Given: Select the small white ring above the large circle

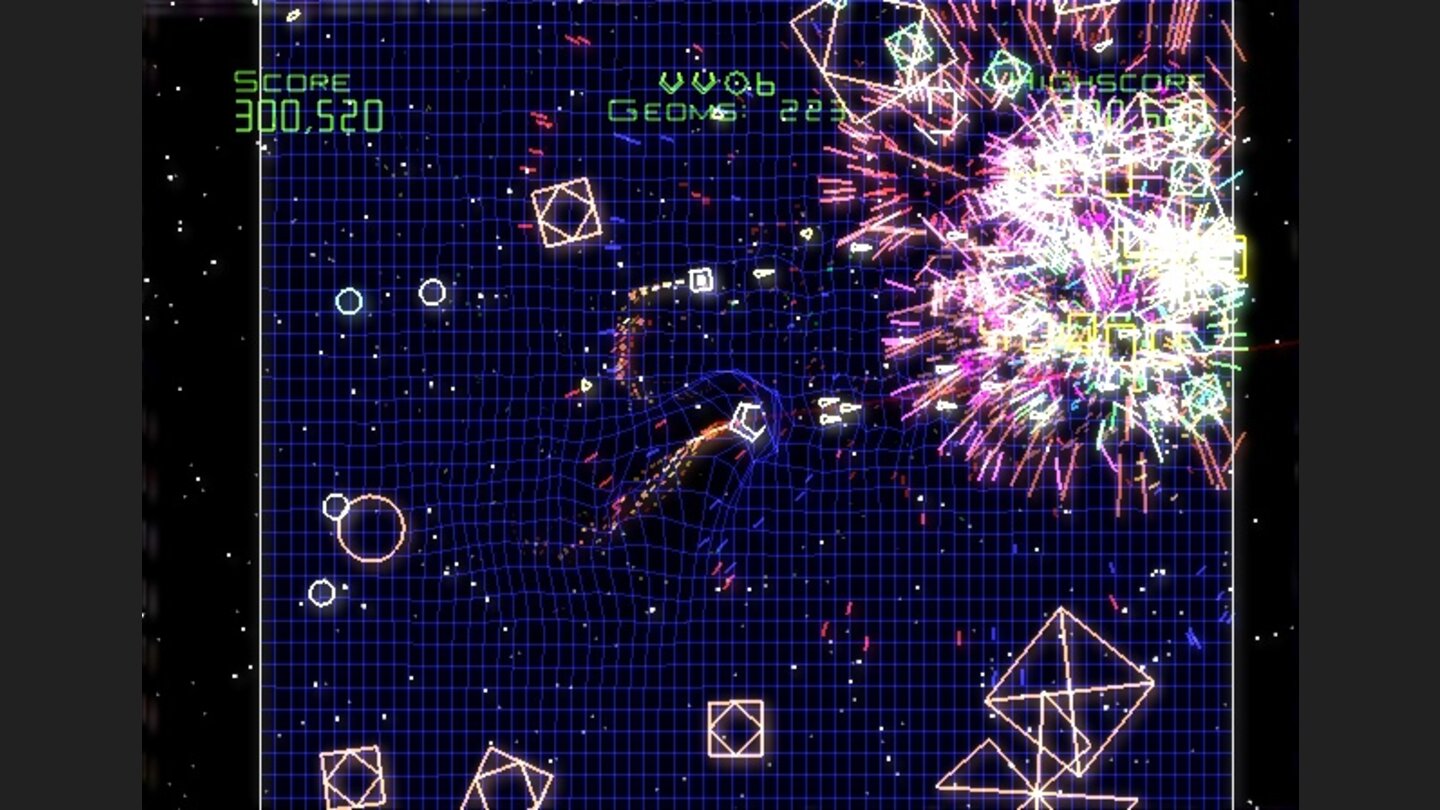Looking at the screenshot, I should [333, 508].
